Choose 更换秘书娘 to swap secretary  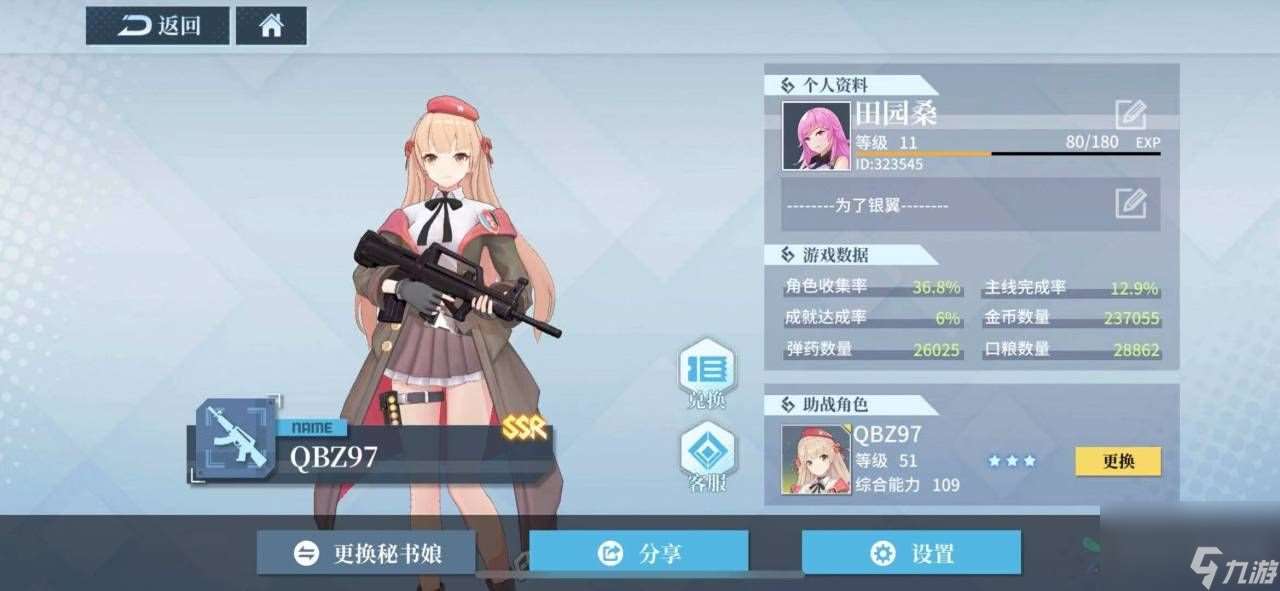tap(366, 553)
